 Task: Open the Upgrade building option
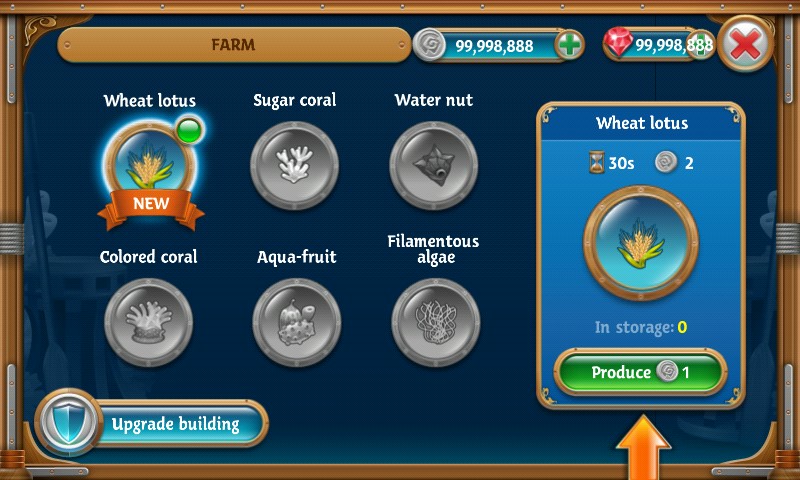click(x=152, y=424)
